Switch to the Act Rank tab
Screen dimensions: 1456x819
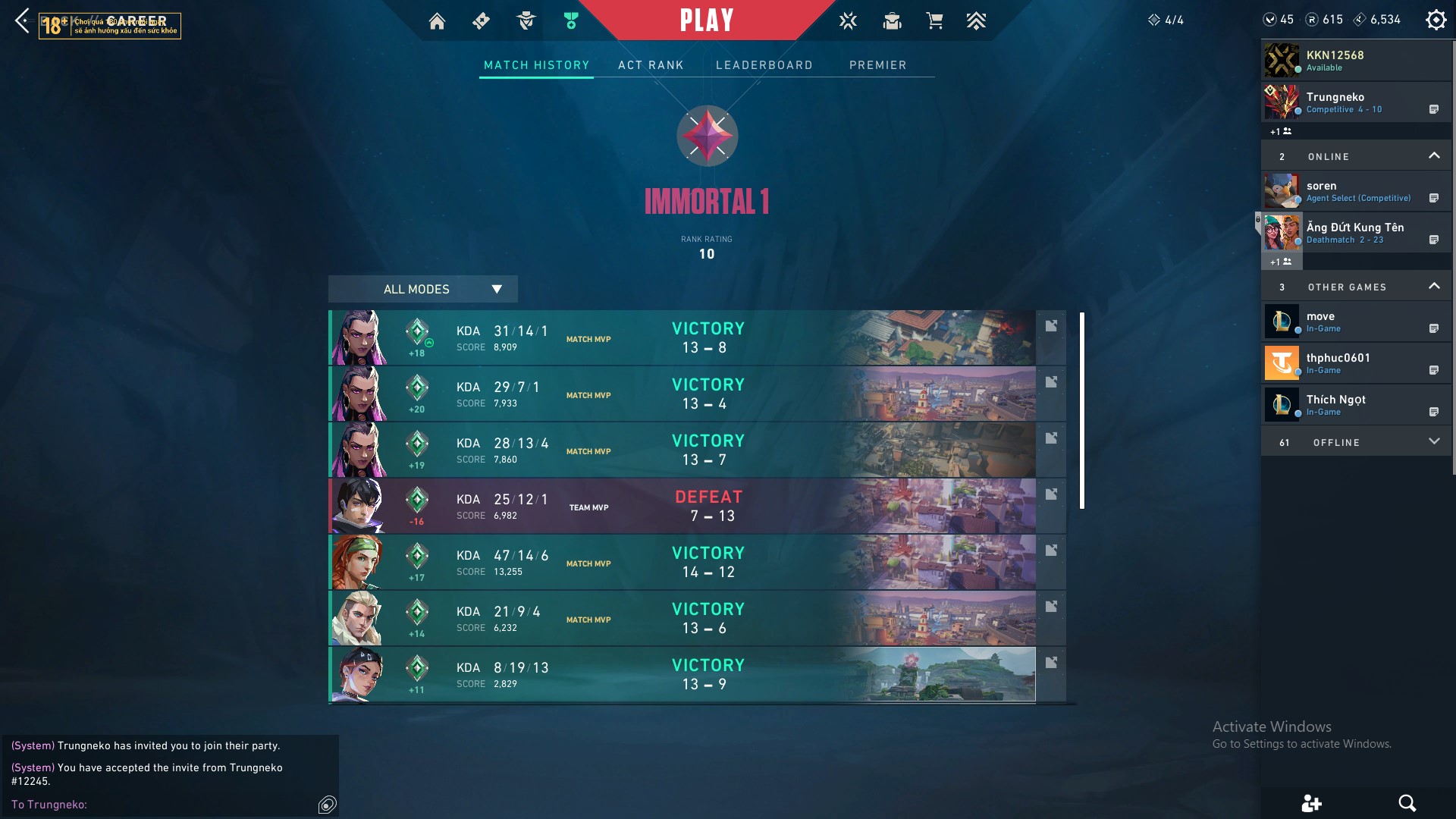651,65
